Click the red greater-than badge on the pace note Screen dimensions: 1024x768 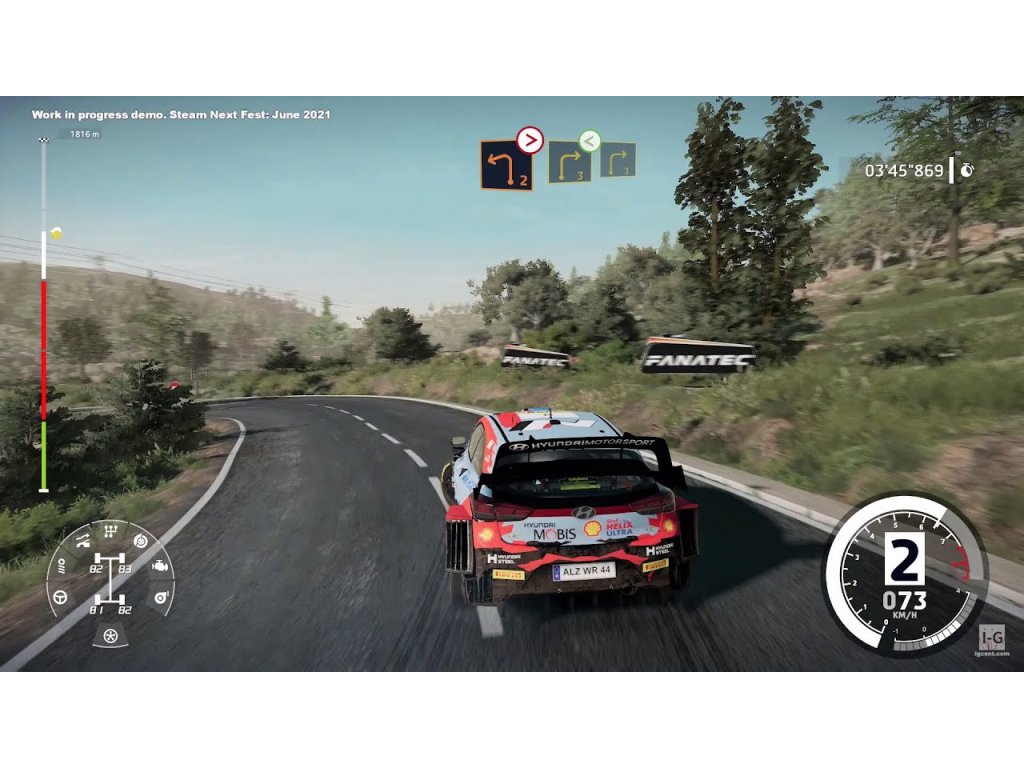[530, 141]
